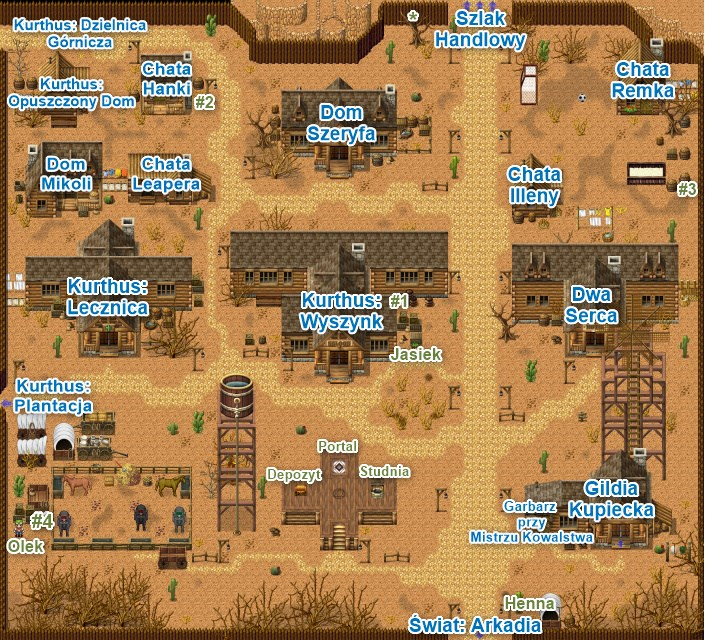
Task: Open the Kurthus: Lecznica label
Action: pos(108,298)
